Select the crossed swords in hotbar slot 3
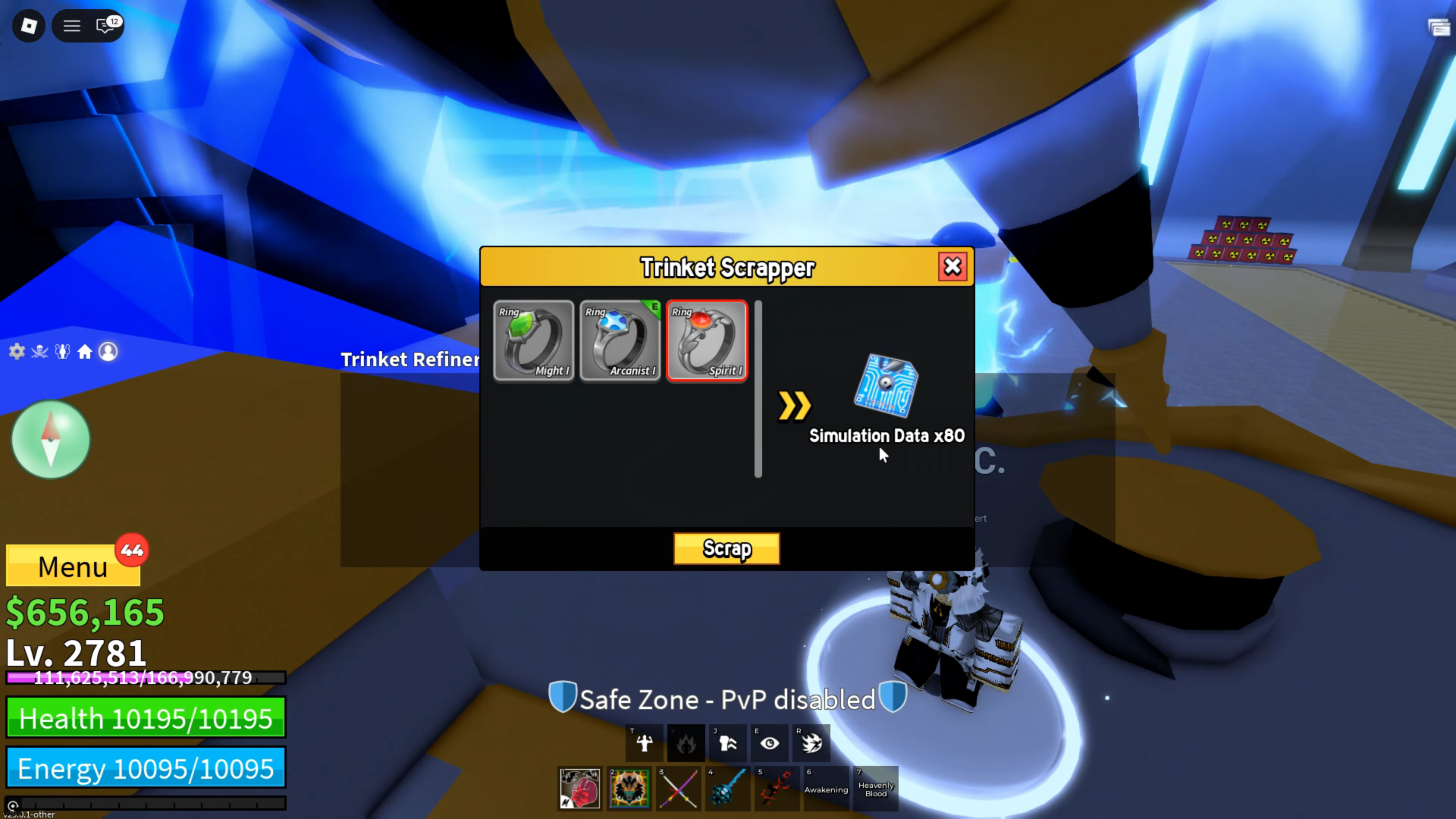 coord(678,789)
